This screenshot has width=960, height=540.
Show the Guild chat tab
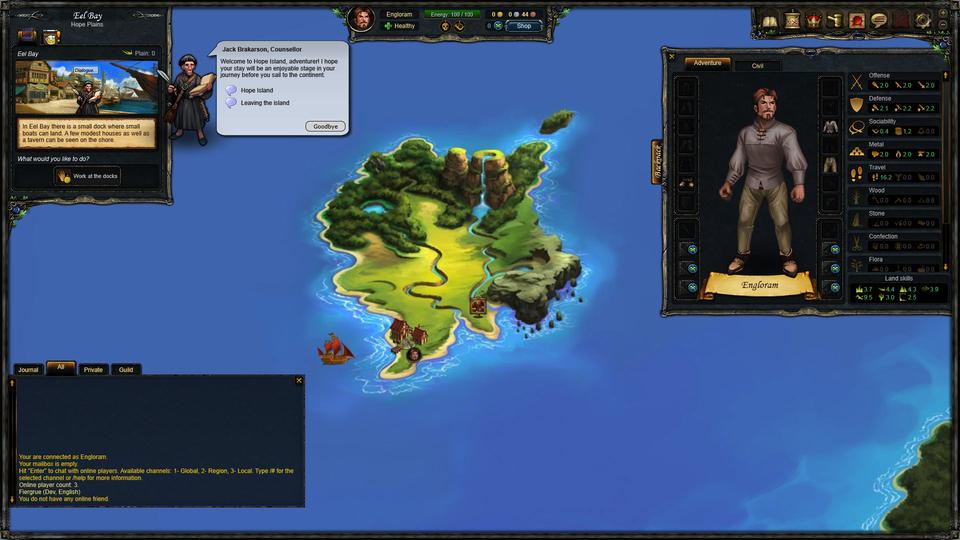[x=126, y=370]
